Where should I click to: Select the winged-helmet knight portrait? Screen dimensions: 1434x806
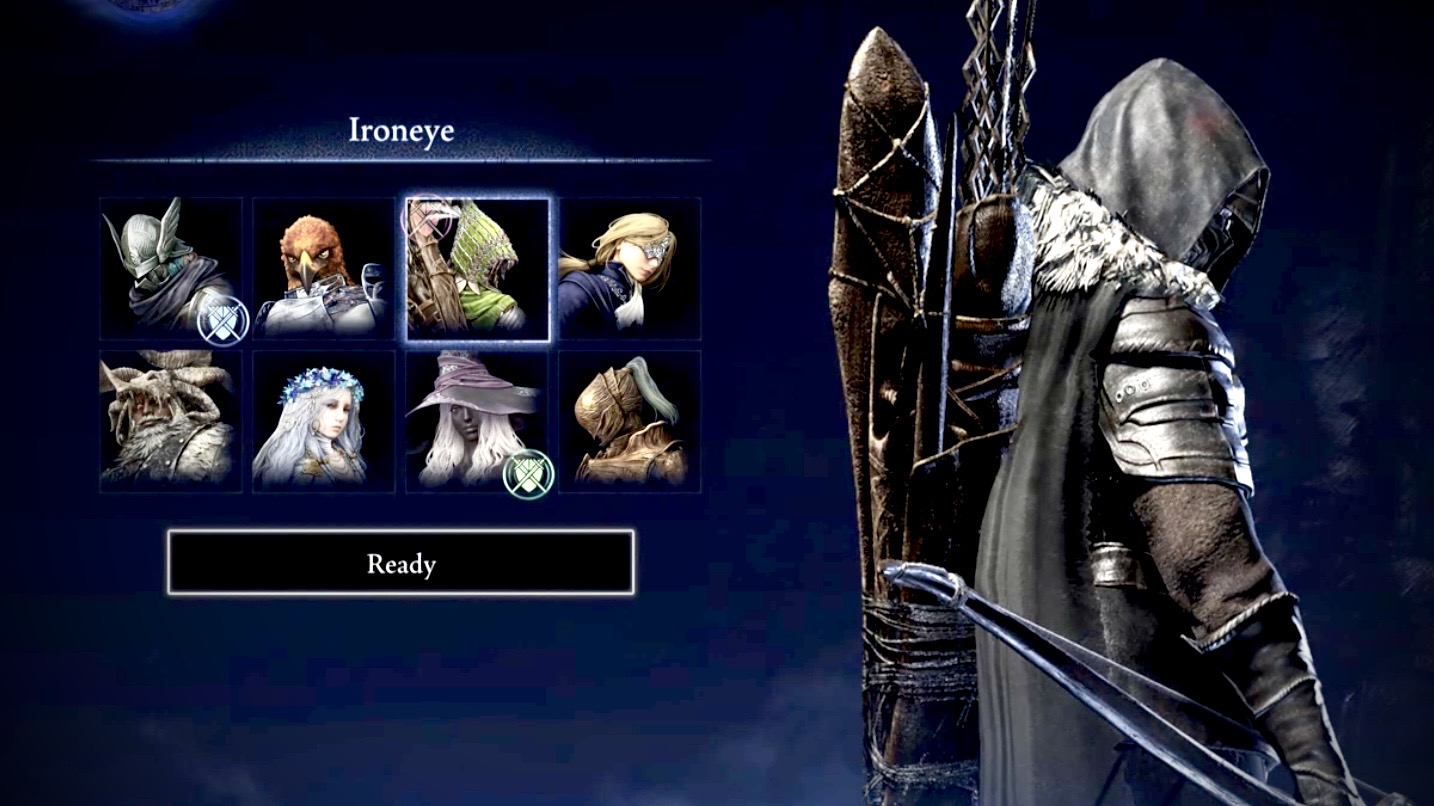[171, 268]
